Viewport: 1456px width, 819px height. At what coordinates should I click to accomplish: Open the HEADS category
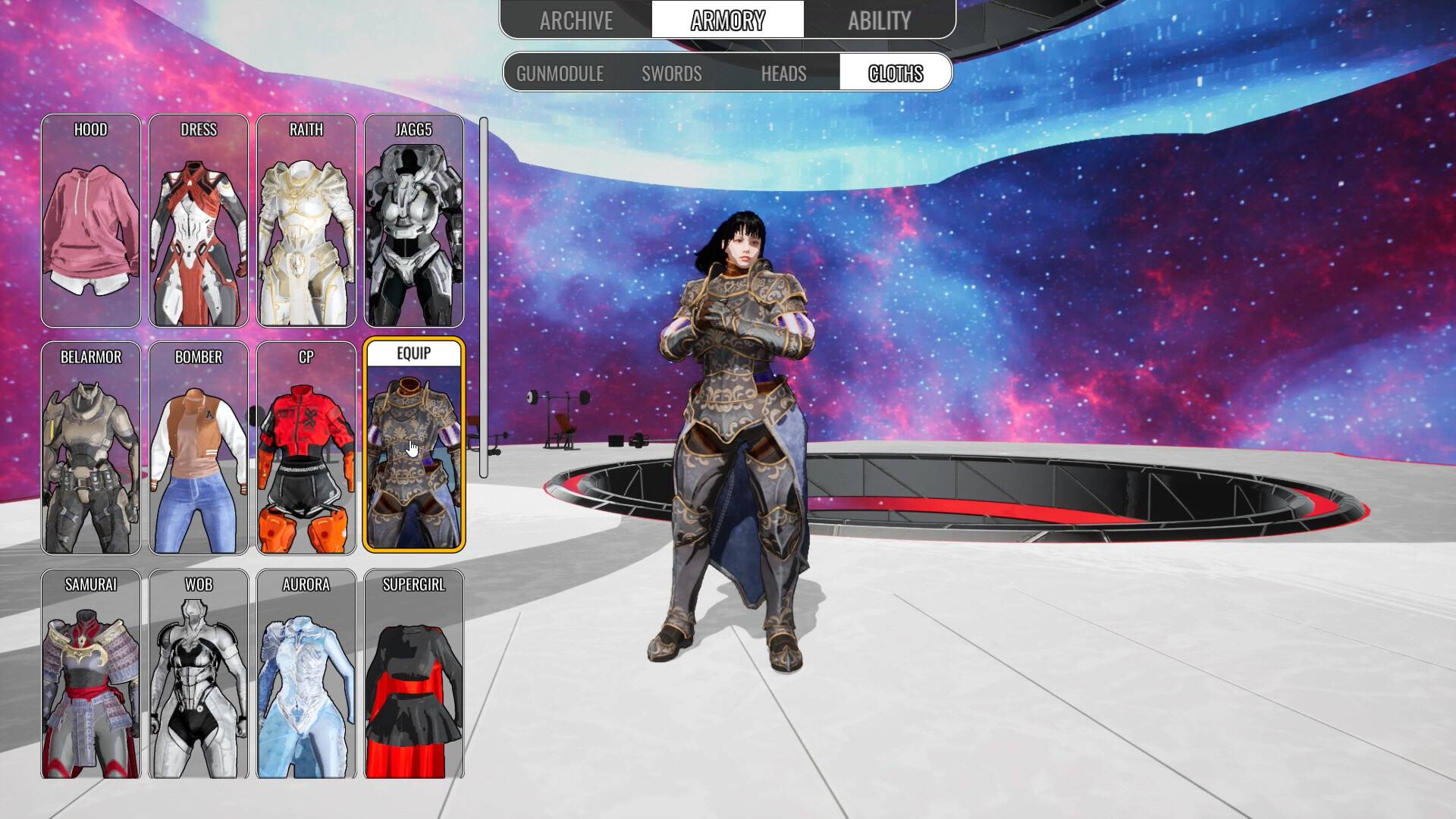point(783,74)
